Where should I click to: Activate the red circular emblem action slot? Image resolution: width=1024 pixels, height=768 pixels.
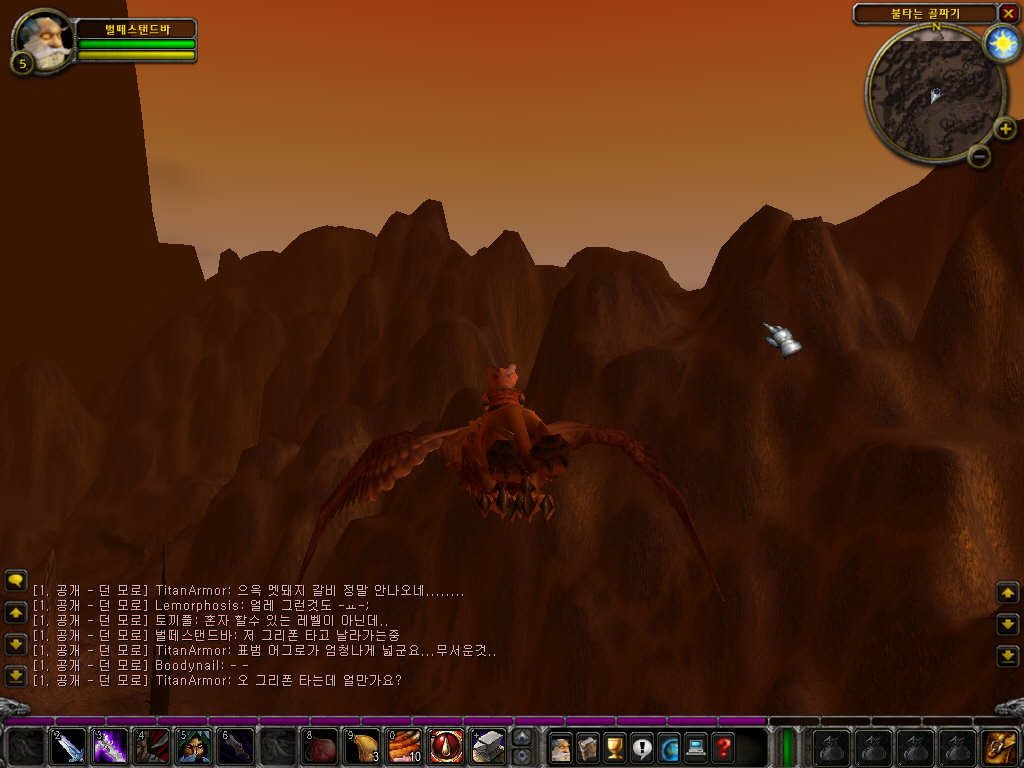(x=446, y=747)
